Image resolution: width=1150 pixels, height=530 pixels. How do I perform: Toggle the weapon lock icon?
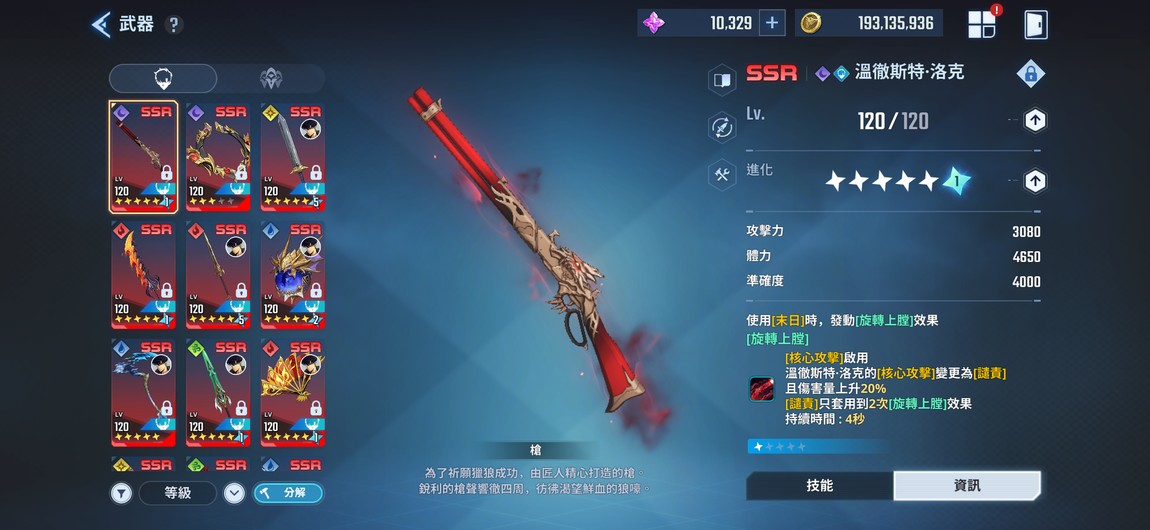click(x=1030, y=73)
